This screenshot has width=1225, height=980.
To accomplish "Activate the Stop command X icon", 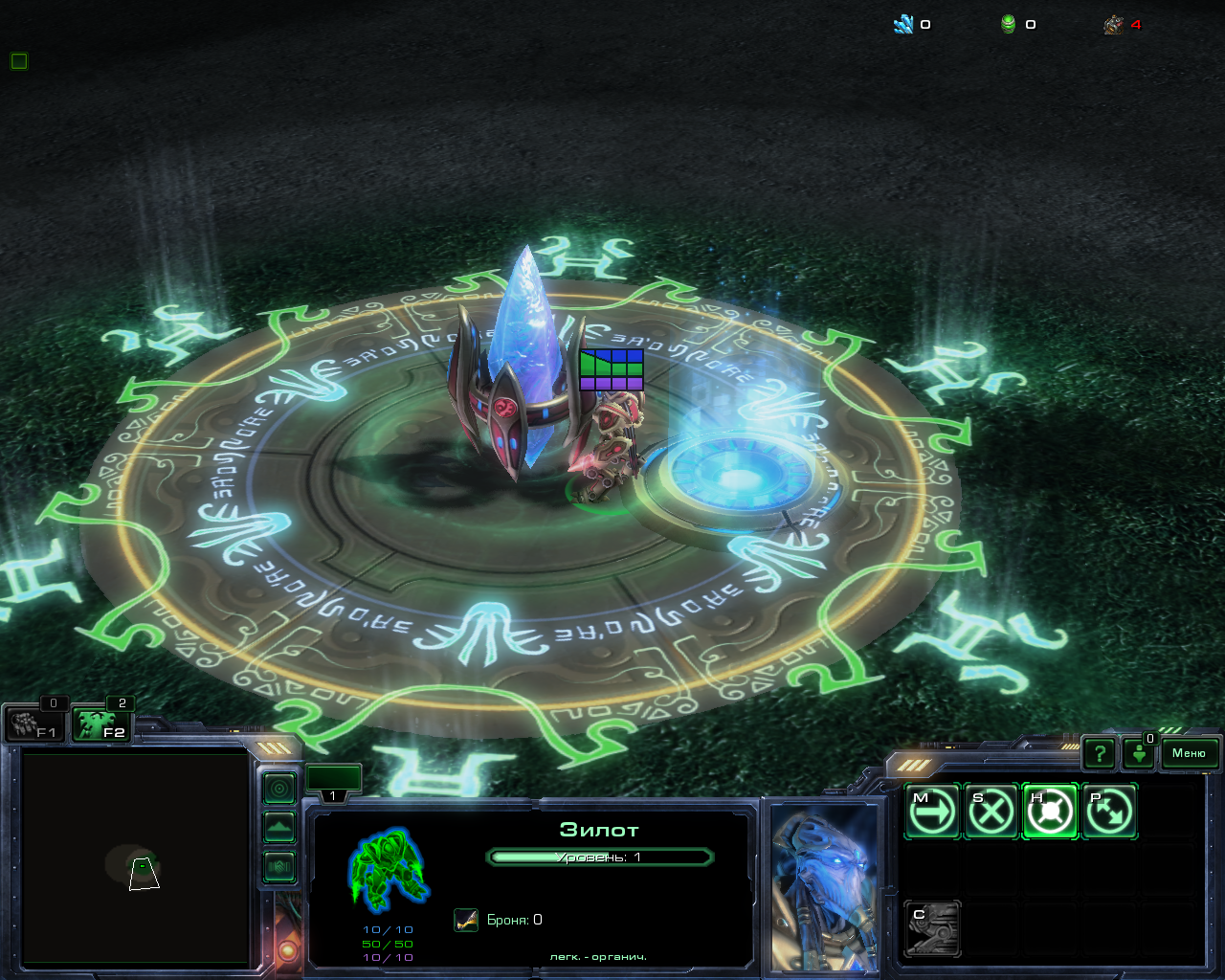I will (x=991, y=812).
